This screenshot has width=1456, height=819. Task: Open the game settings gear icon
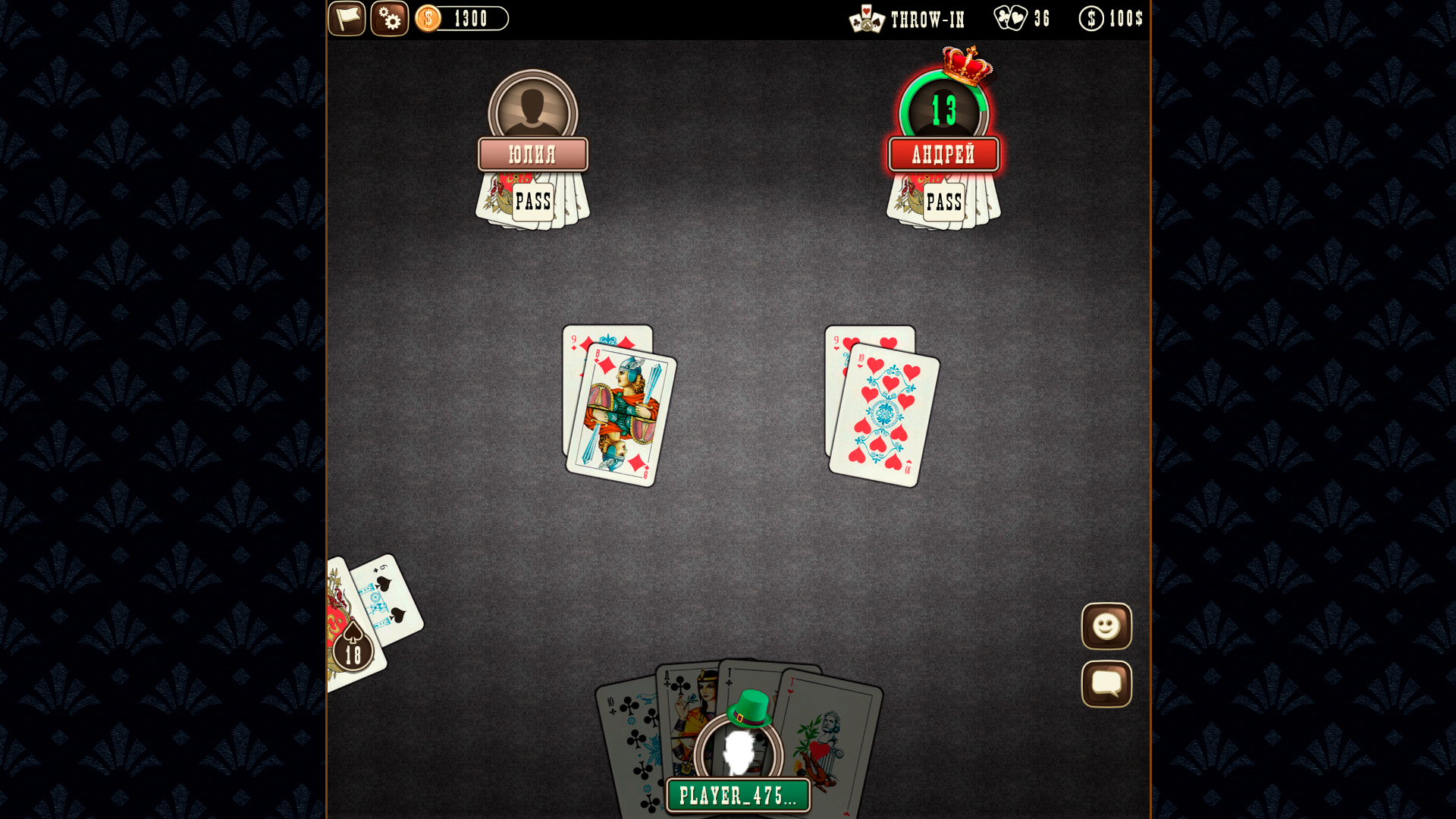[390, 19]
